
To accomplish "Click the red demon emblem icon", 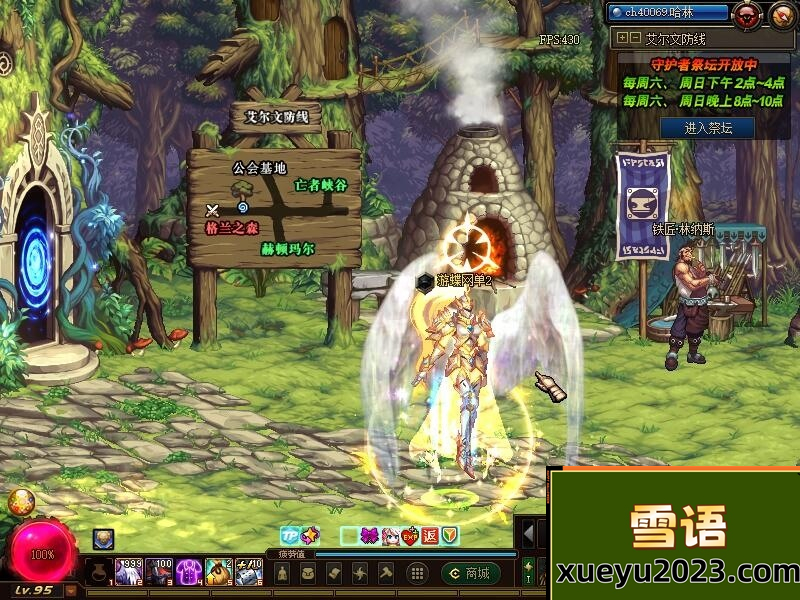I will (746, 14).
